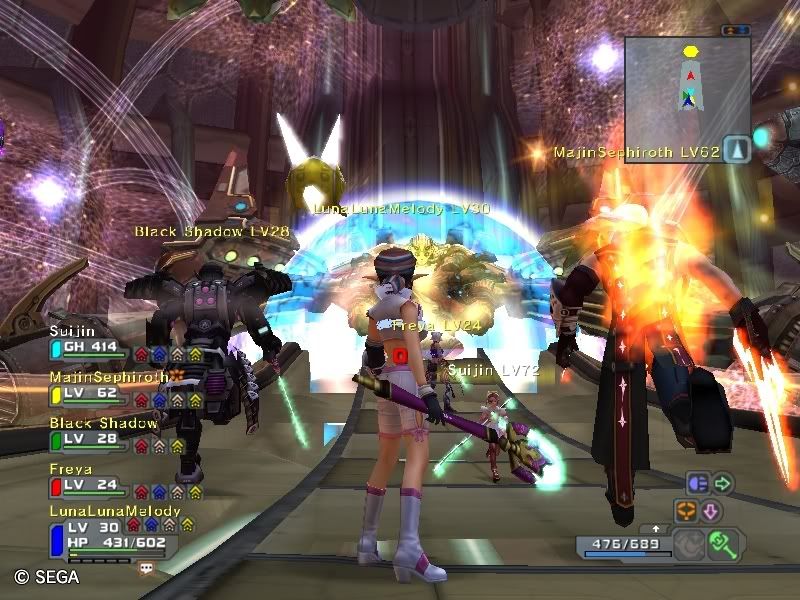The width and height of the screenshot is (800, 600).
Task: Toggle the small indicator above the minimap
Action: (735, 30)
